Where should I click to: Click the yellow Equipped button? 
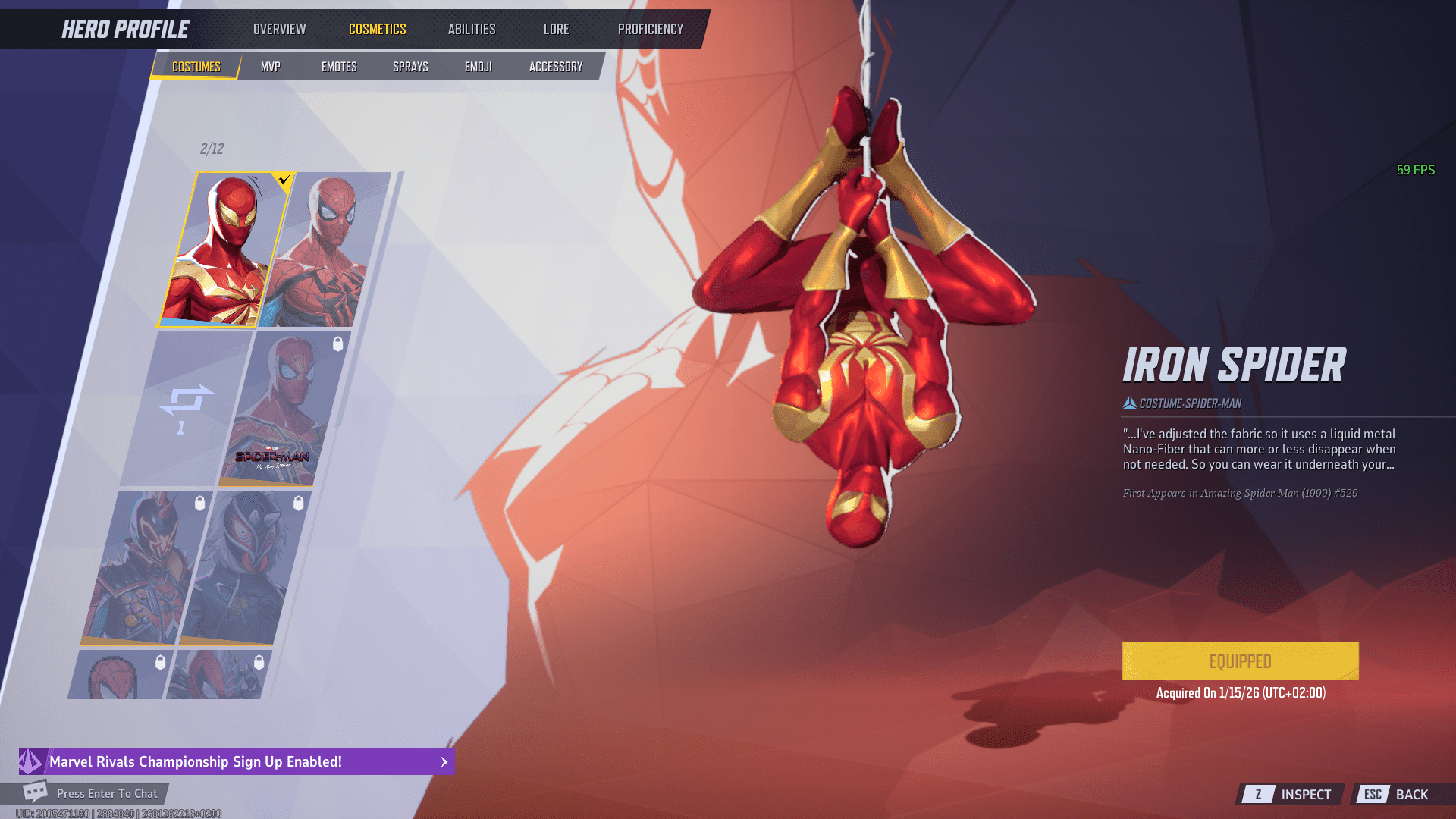pyautogui.click(x=1240, y=661)
